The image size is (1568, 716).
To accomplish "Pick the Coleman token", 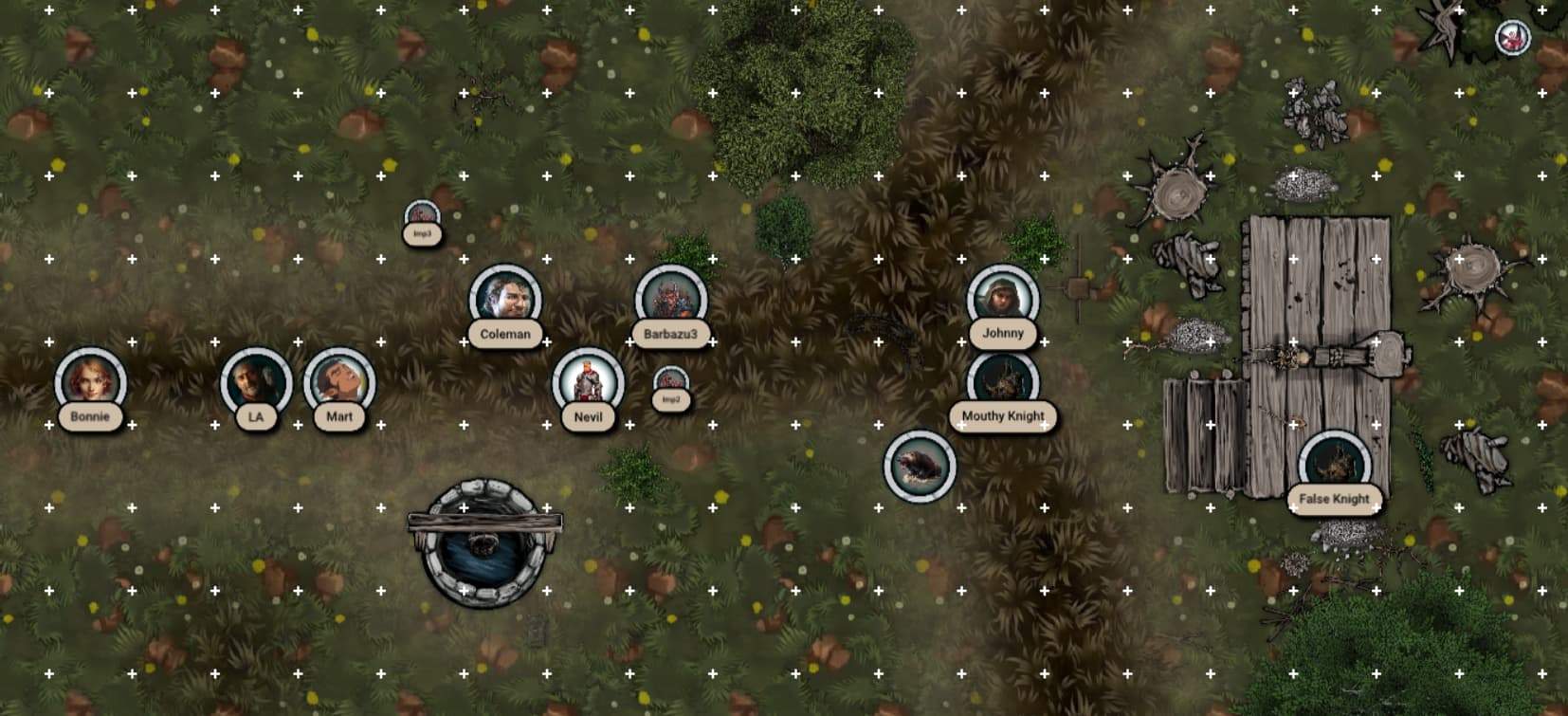I will (x=505, y=300).
